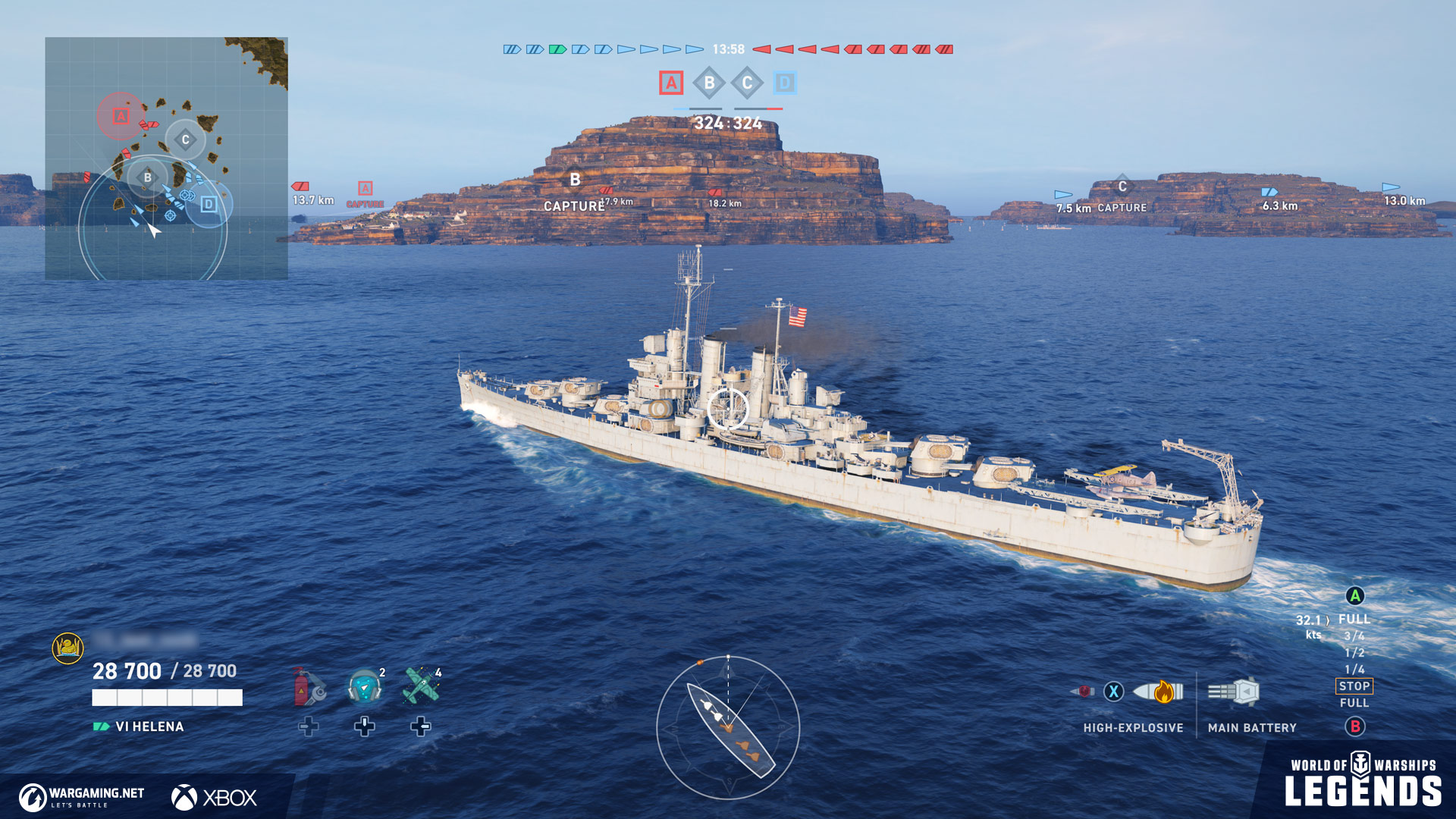Activate the Damage Control fire extinguisher consumable

(x=309, y=686)
